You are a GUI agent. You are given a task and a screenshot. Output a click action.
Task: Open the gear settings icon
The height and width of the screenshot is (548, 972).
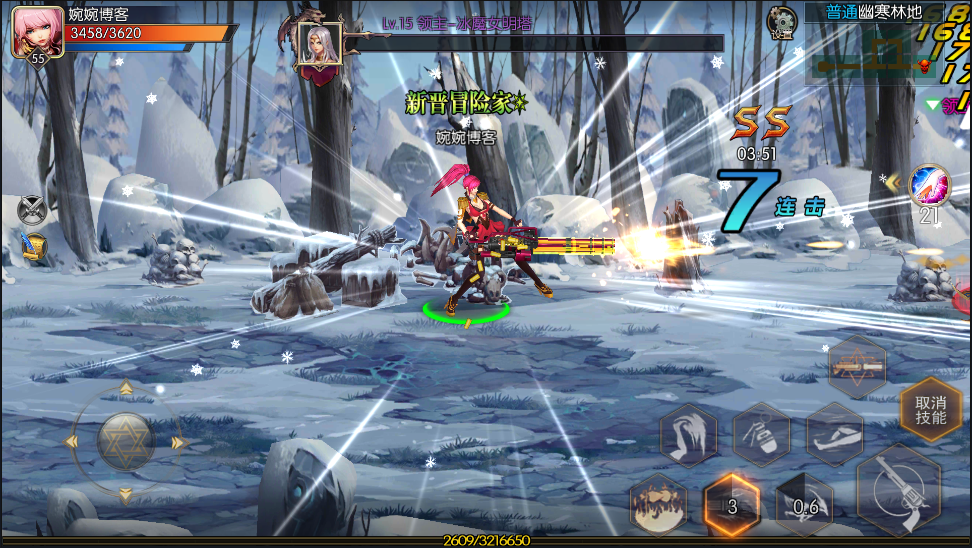pos(781,21)
